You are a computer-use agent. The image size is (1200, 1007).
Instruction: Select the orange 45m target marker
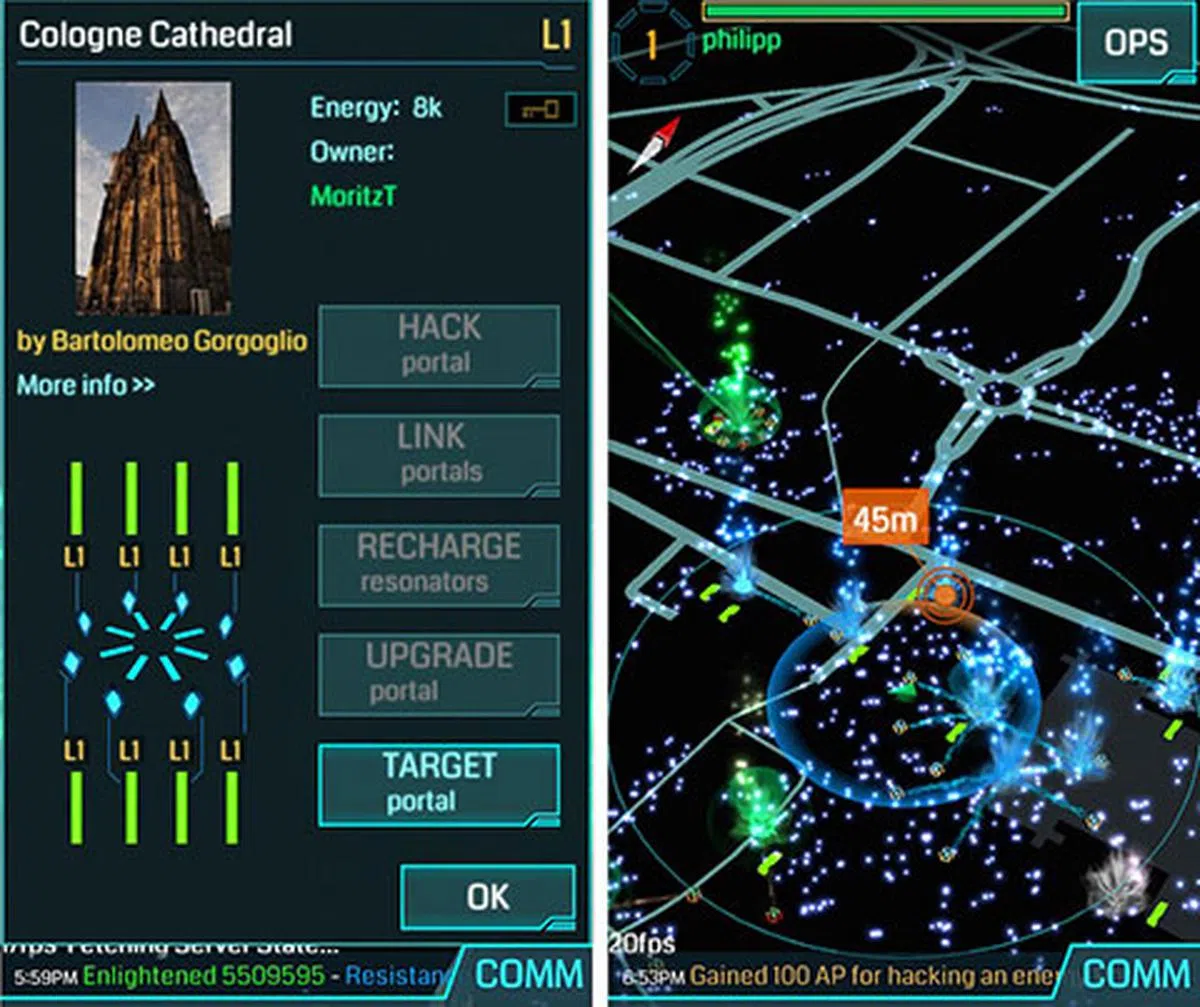885,520
